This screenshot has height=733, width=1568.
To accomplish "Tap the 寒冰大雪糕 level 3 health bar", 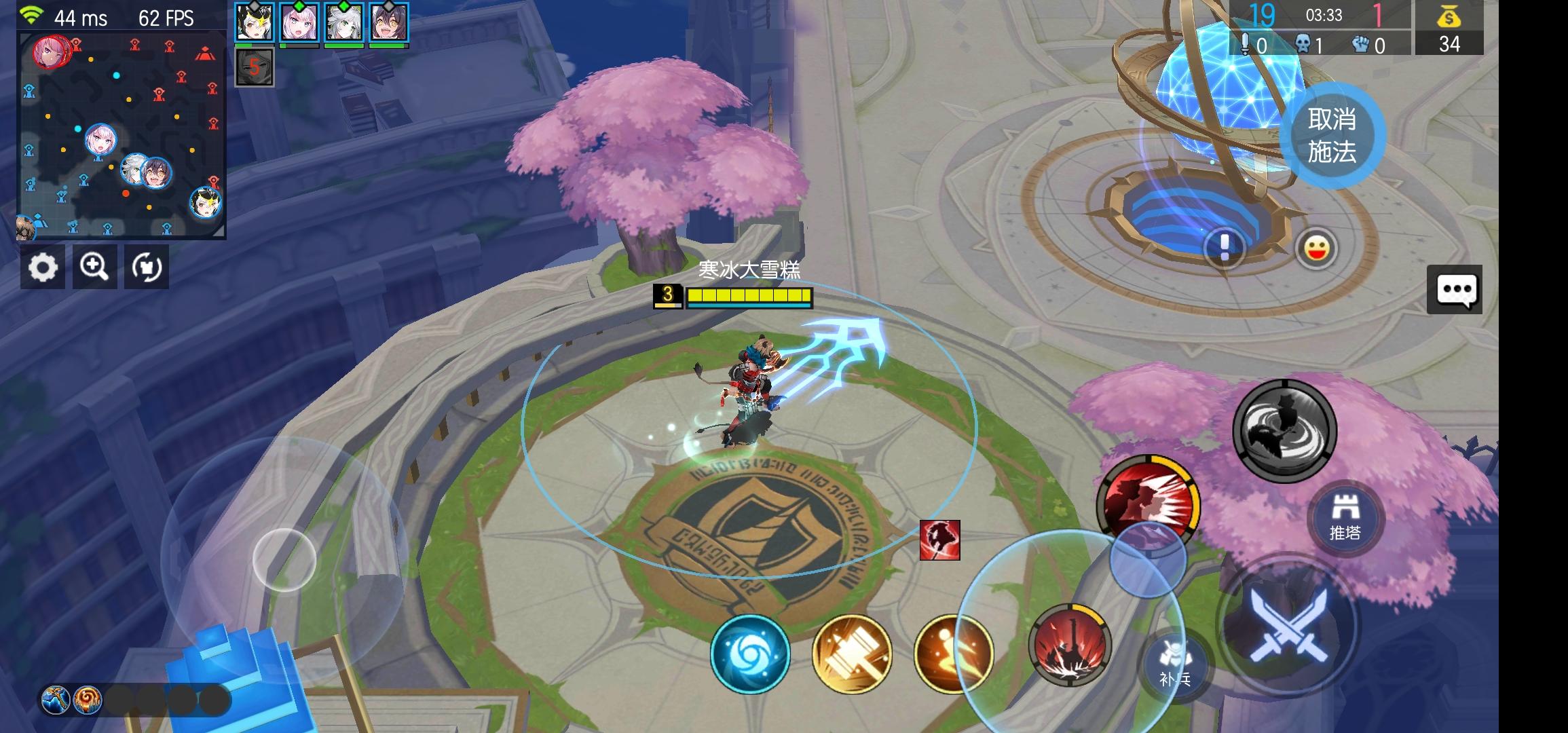I will coord(749,296).
